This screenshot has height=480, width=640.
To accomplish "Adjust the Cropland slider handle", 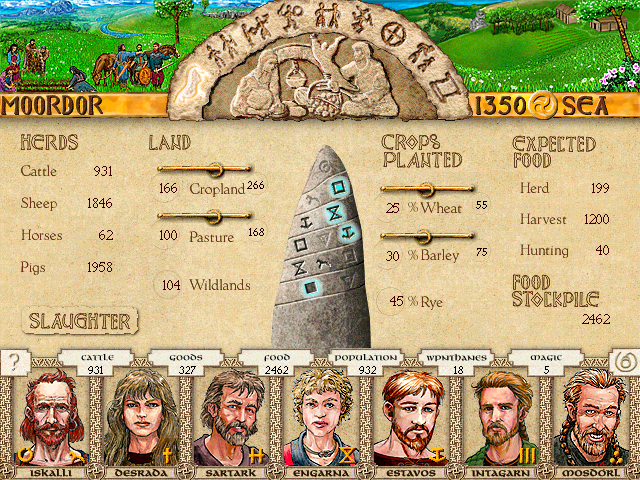I will point(212,169).
